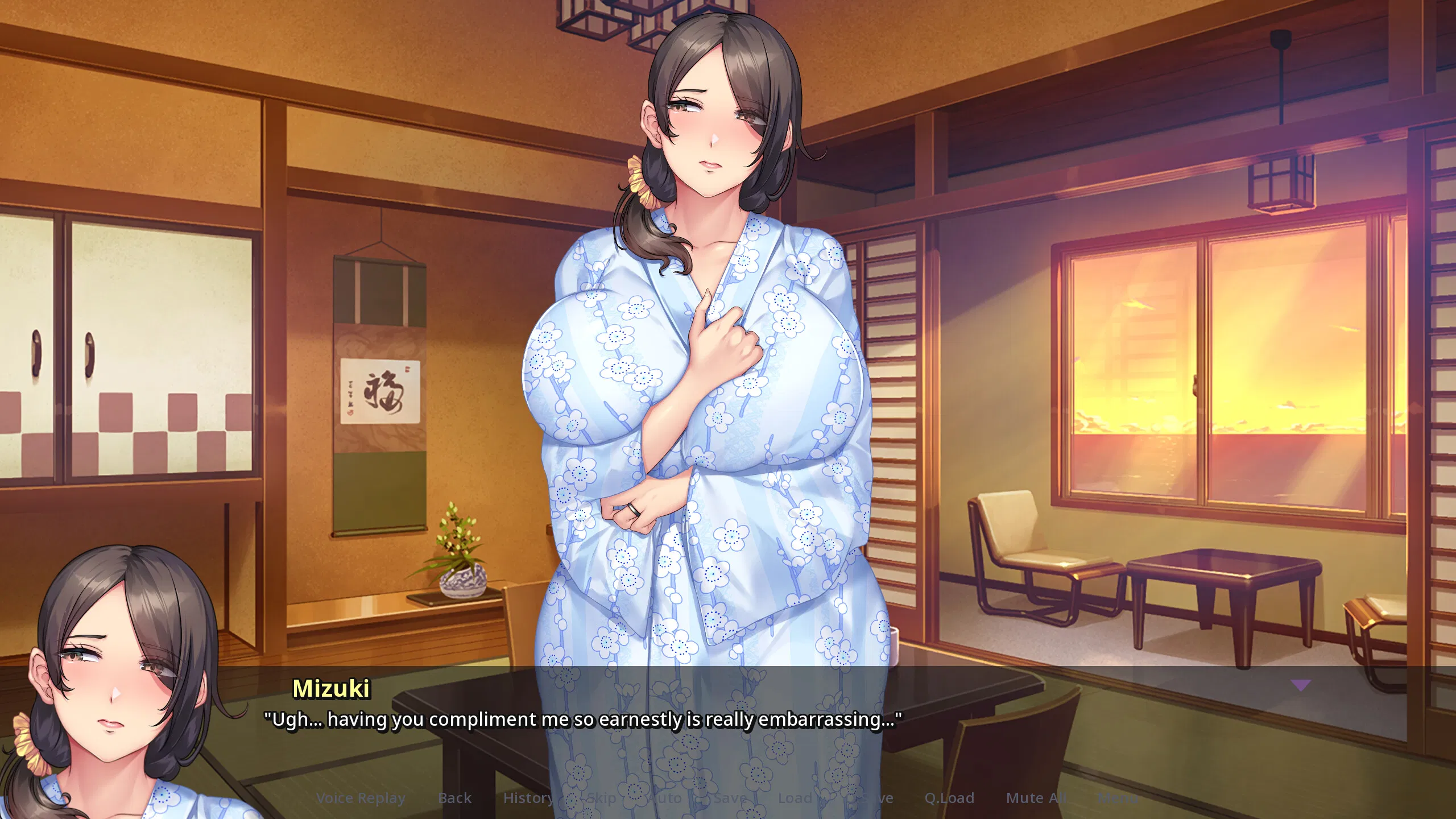Open the Load screen

[795, 798]
